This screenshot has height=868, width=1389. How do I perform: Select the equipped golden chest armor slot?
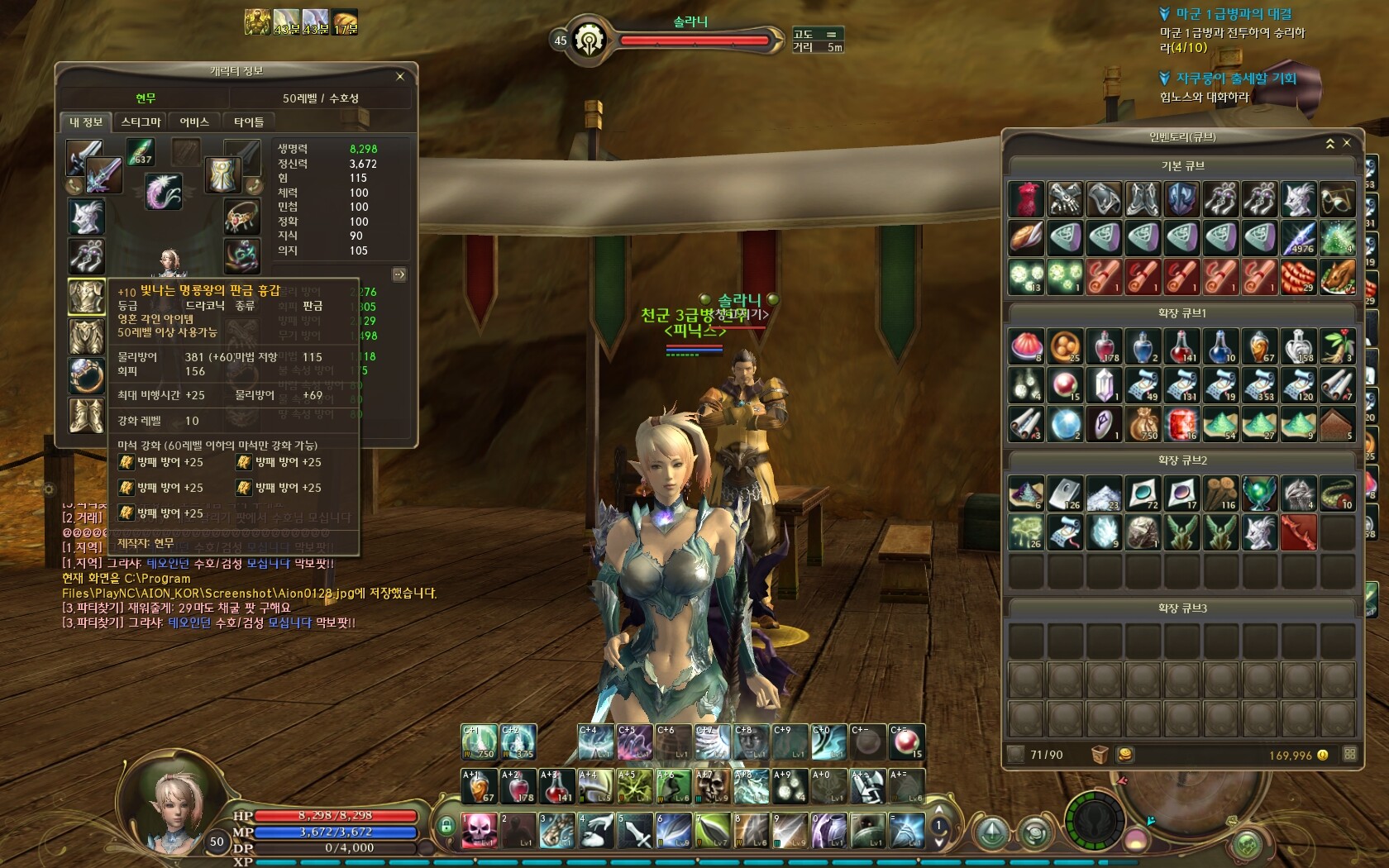point(86,297)
